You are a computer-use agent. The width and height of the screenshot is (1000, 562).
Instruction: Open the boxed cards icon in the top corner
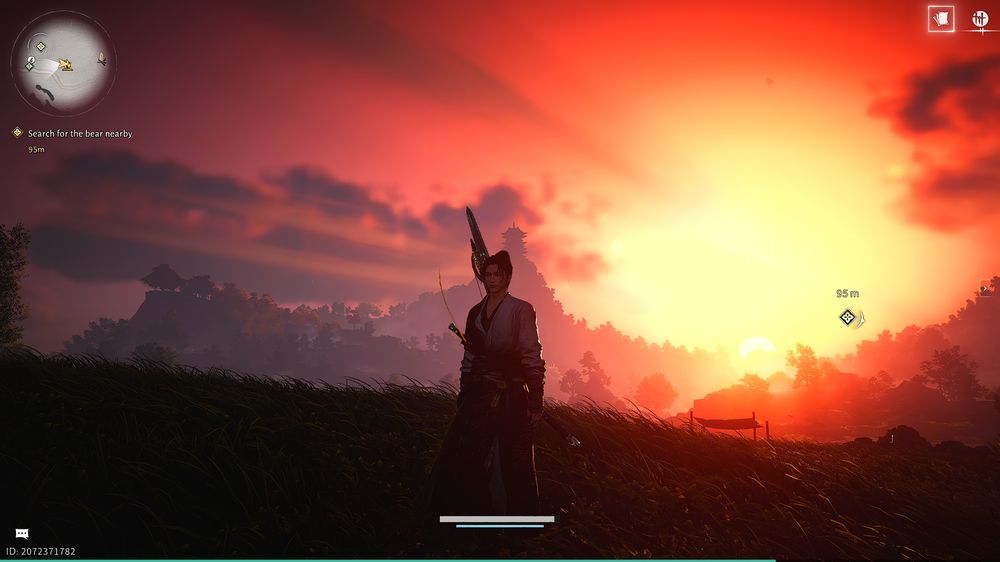coord(940,19)
